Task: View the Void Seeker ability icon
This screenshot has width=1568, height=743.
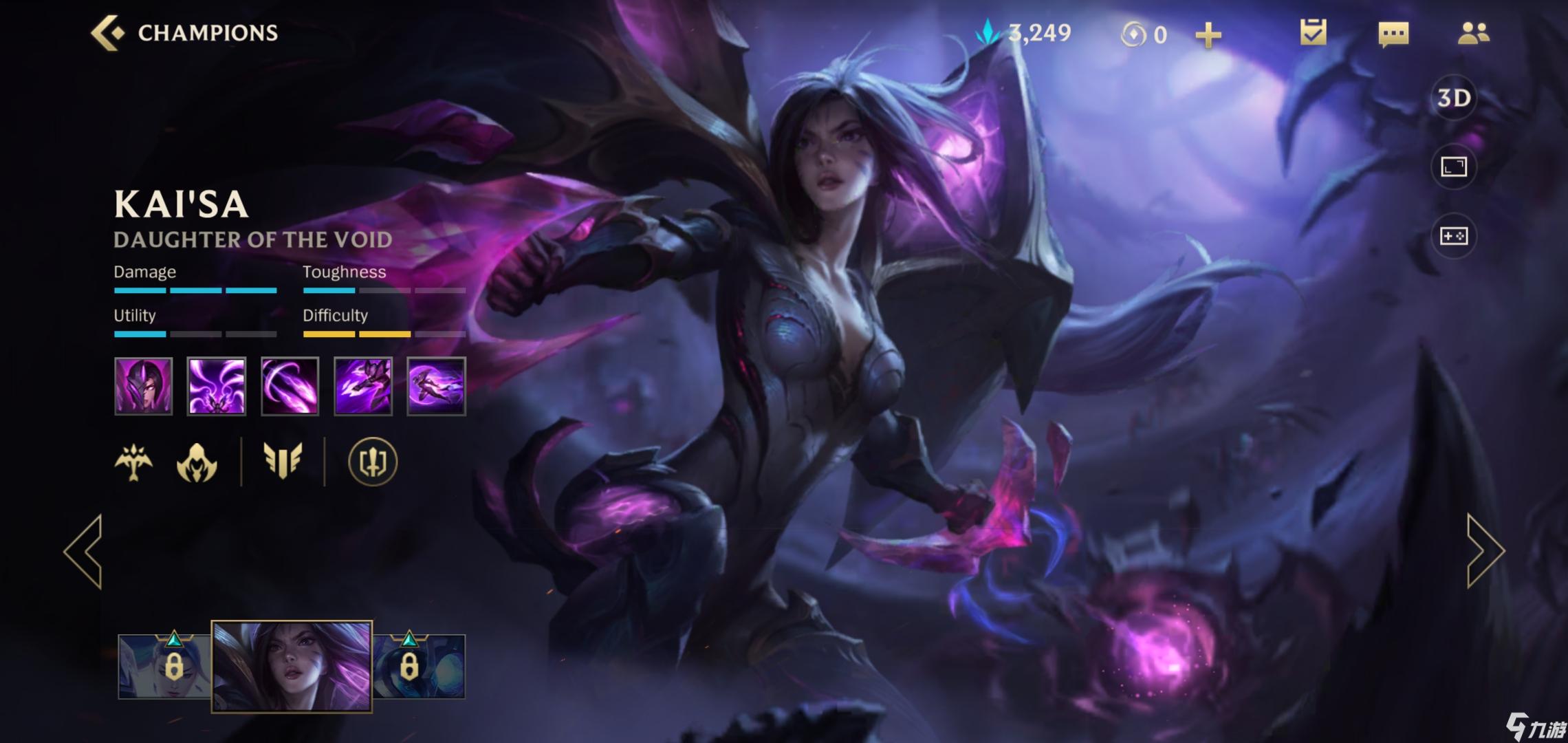Action: (x=289, y=385)
